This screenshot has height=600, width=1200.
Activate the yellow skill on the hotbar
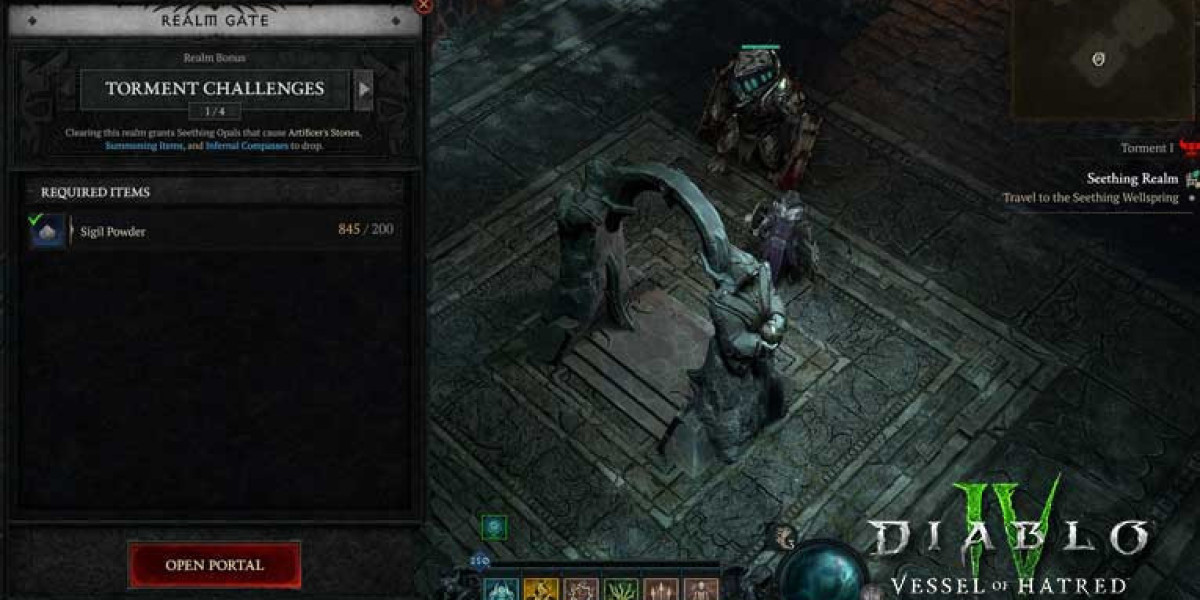(x=541, y=589)
